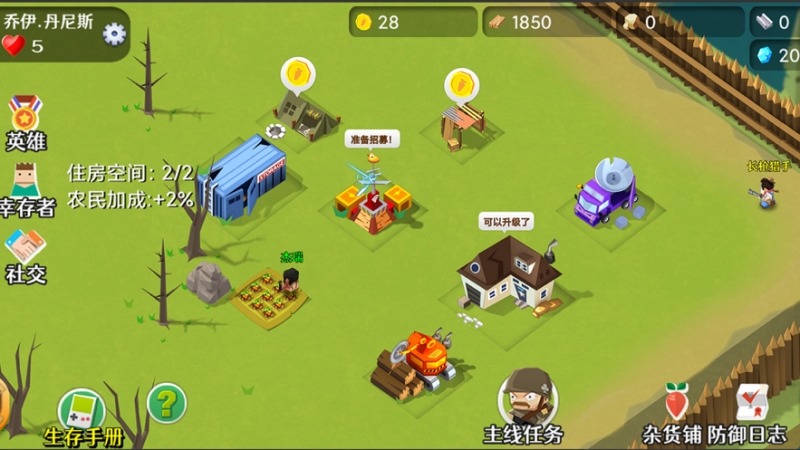Tap the 可以升级了 upgrade prompt bubble

click(x=507, y=221)
